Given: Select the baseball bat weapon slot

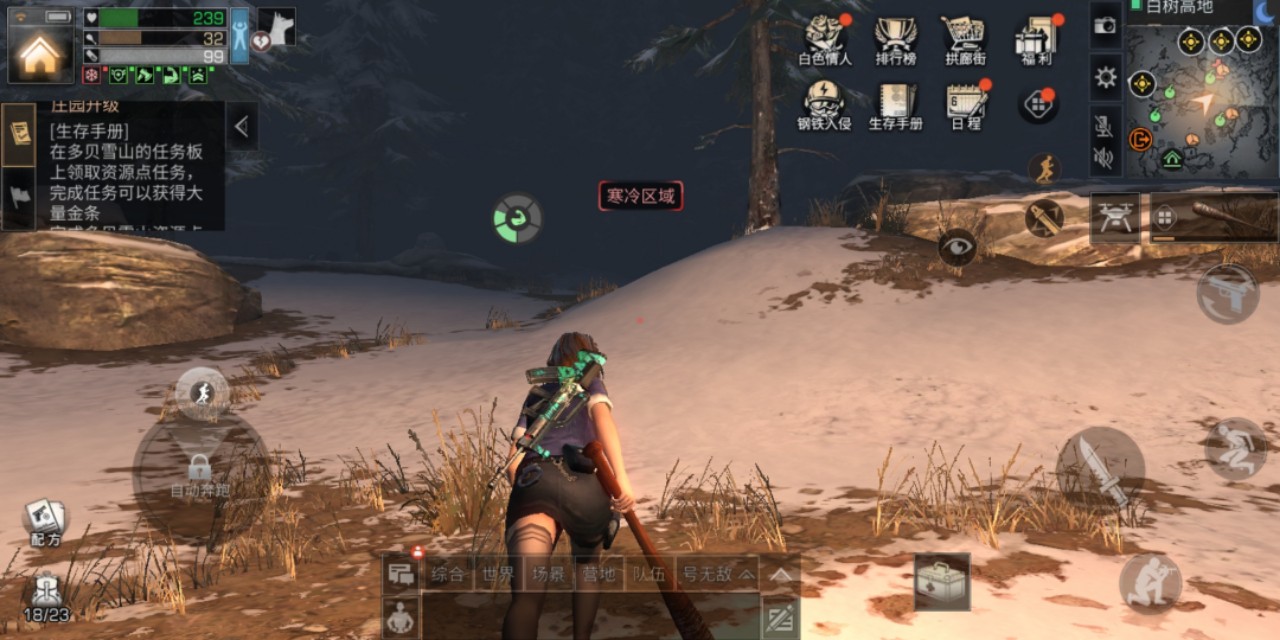Looking at the screenshot, I should coord(1213,217).
